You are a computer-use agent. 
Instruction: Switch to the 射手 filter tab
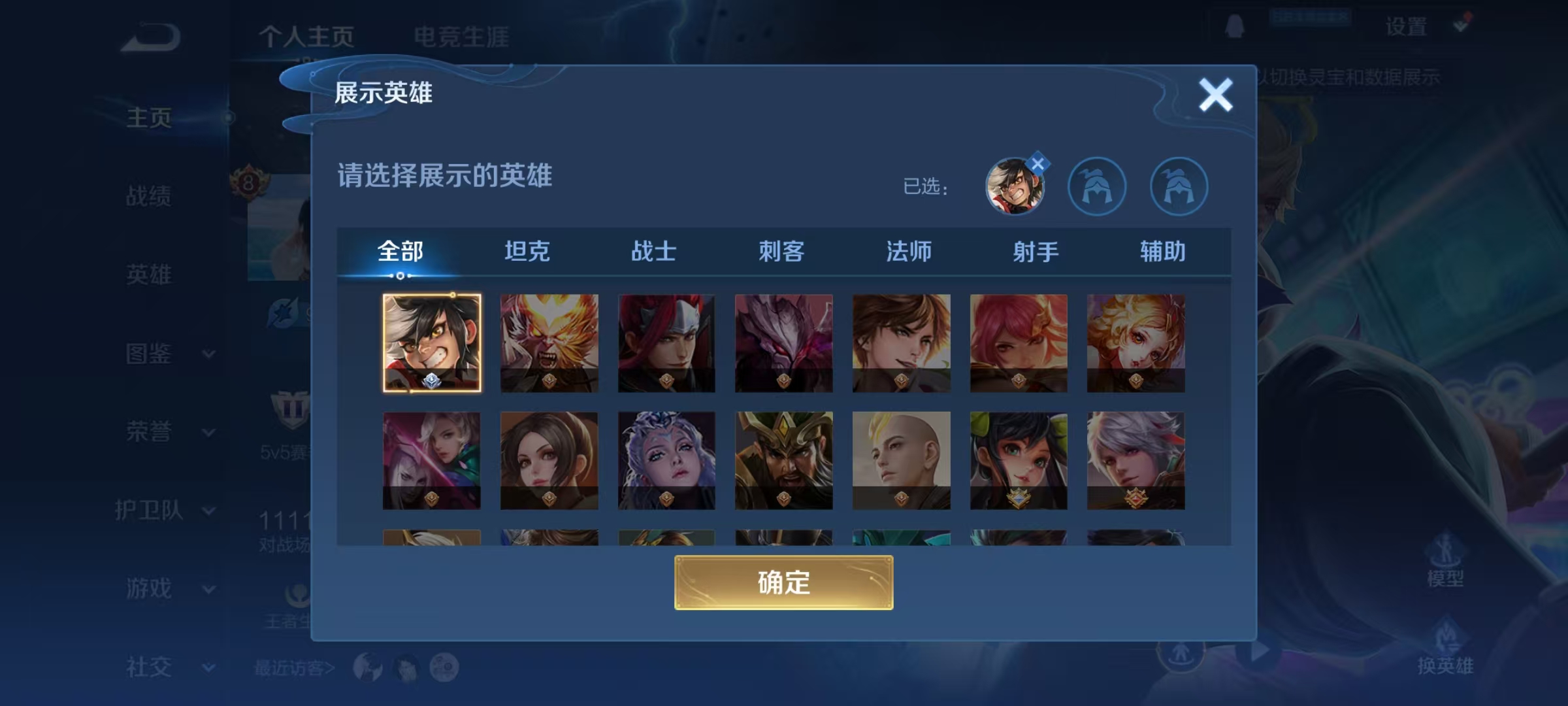tap(1035, 252)
